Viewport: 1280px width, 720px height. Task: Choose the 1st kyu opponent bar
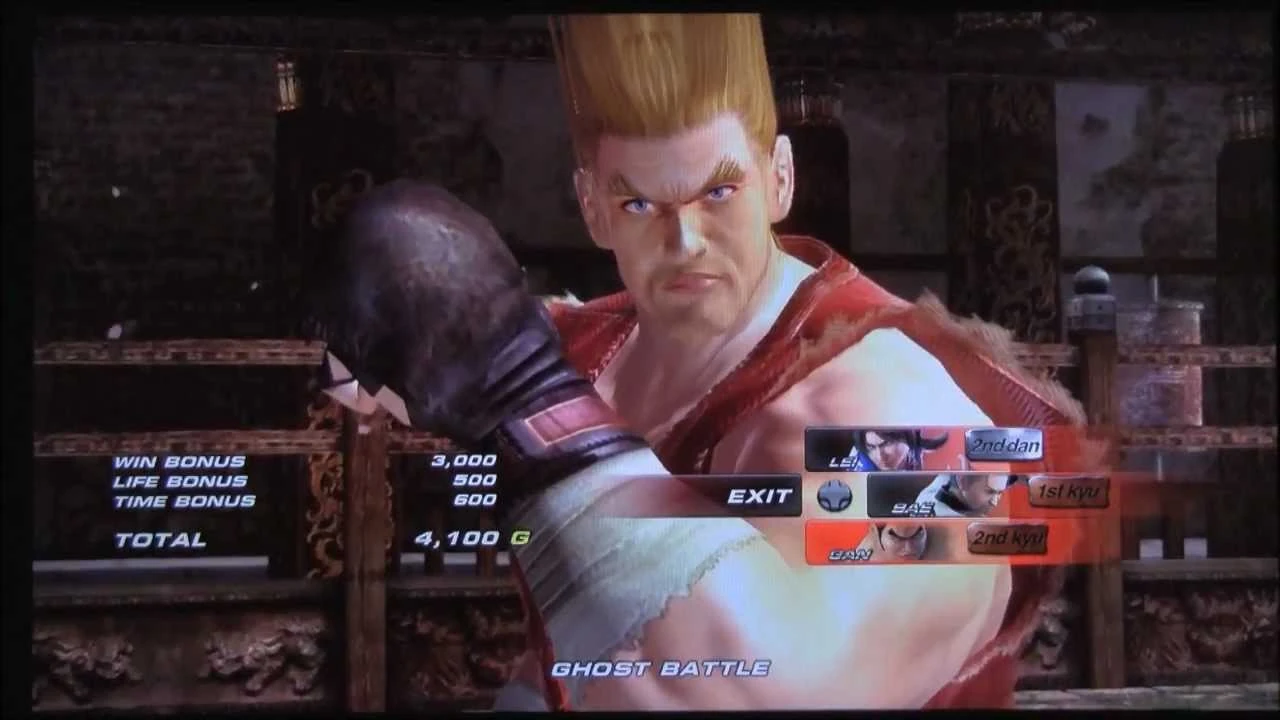[x=985, y=493]
